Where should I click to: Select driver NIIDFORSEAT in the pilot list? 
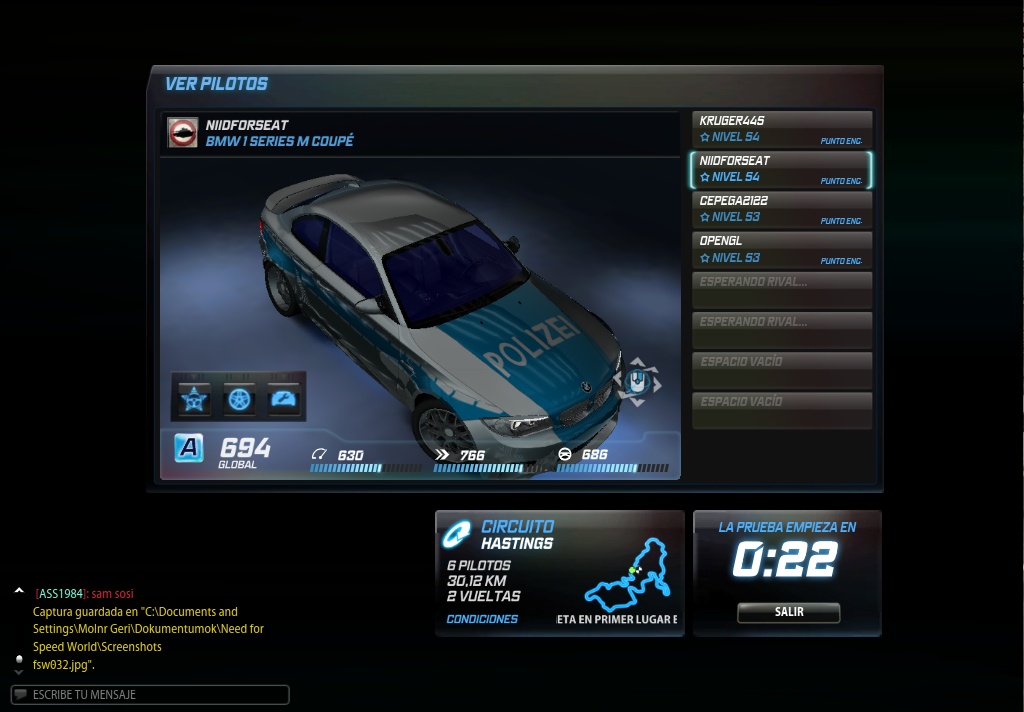coord(781,170)
